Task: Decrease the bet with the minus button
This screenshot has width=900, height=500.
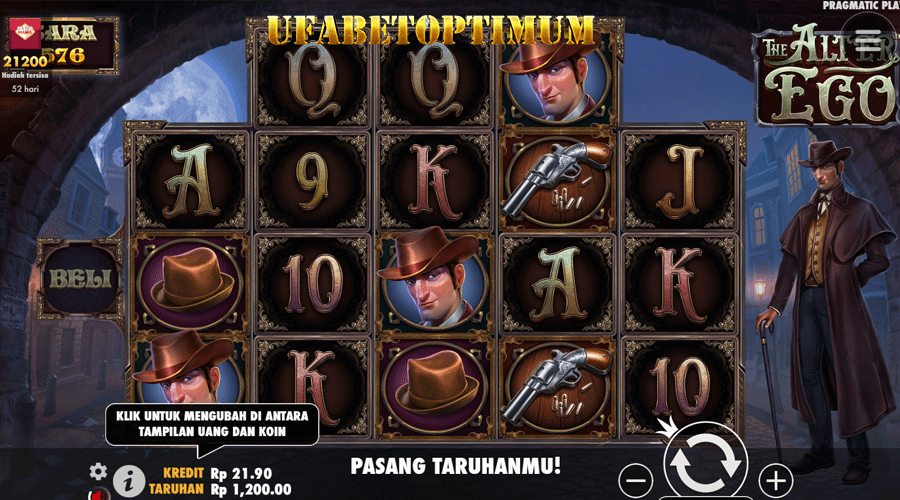Action: click(636, 479)
